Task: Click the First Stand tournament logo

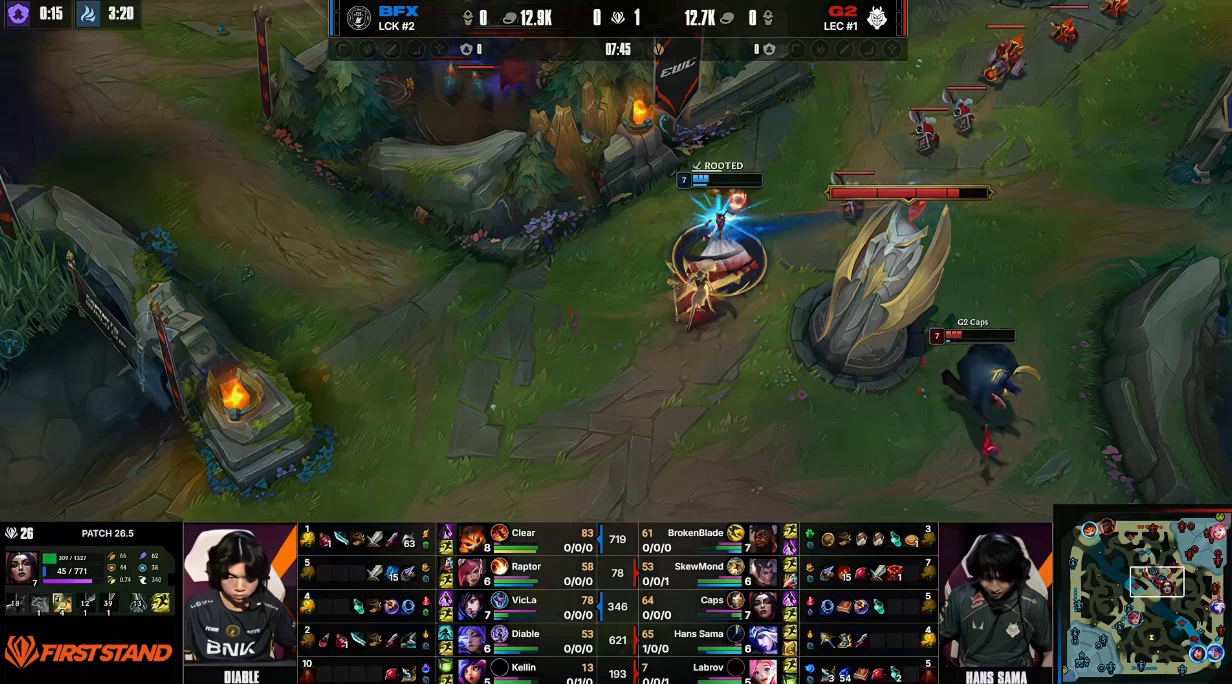Action: (90, 652)
